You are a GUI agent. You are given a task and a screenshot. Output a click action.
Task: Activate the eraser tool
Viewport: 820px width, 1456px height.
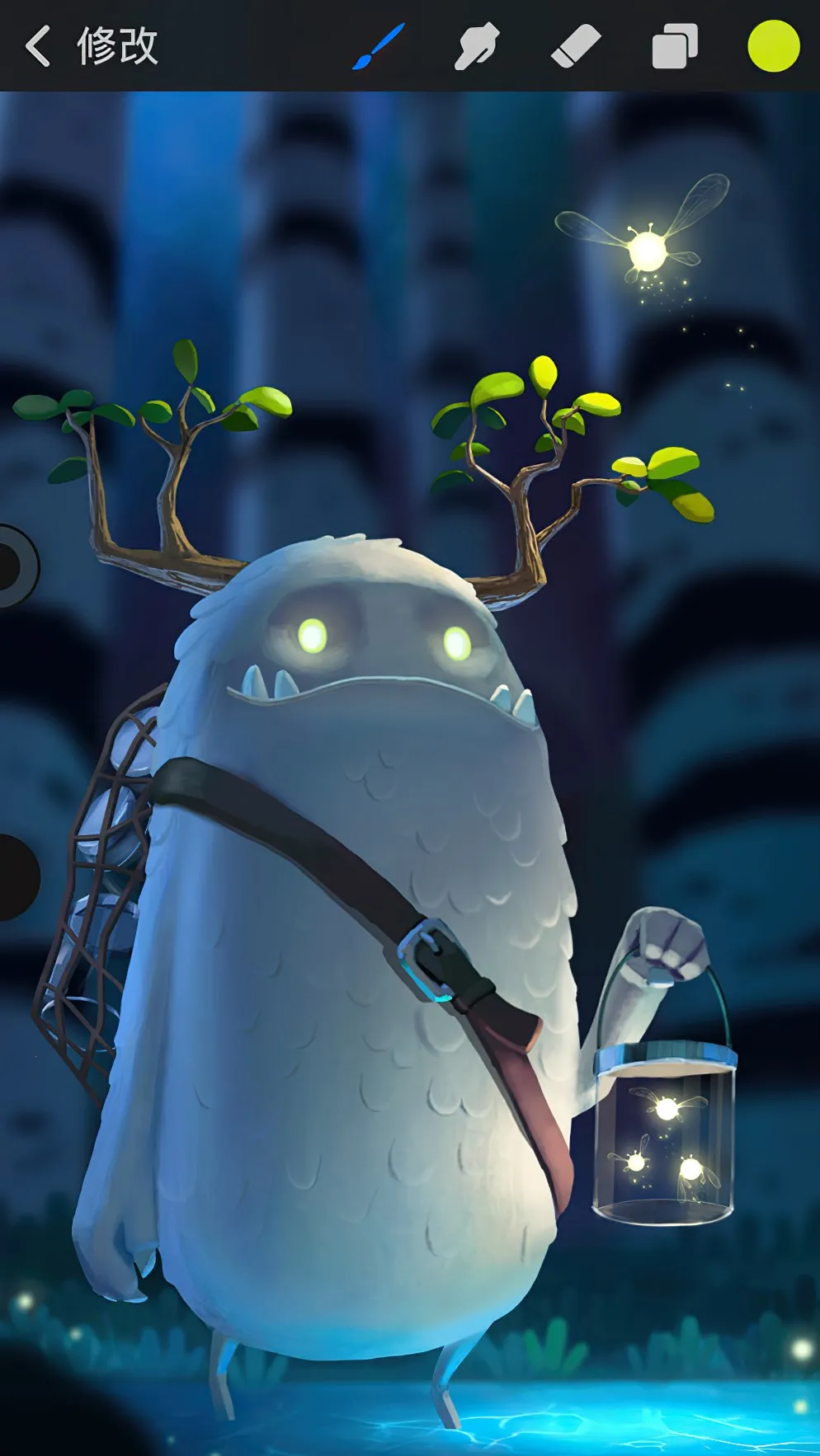coord(575,45)
